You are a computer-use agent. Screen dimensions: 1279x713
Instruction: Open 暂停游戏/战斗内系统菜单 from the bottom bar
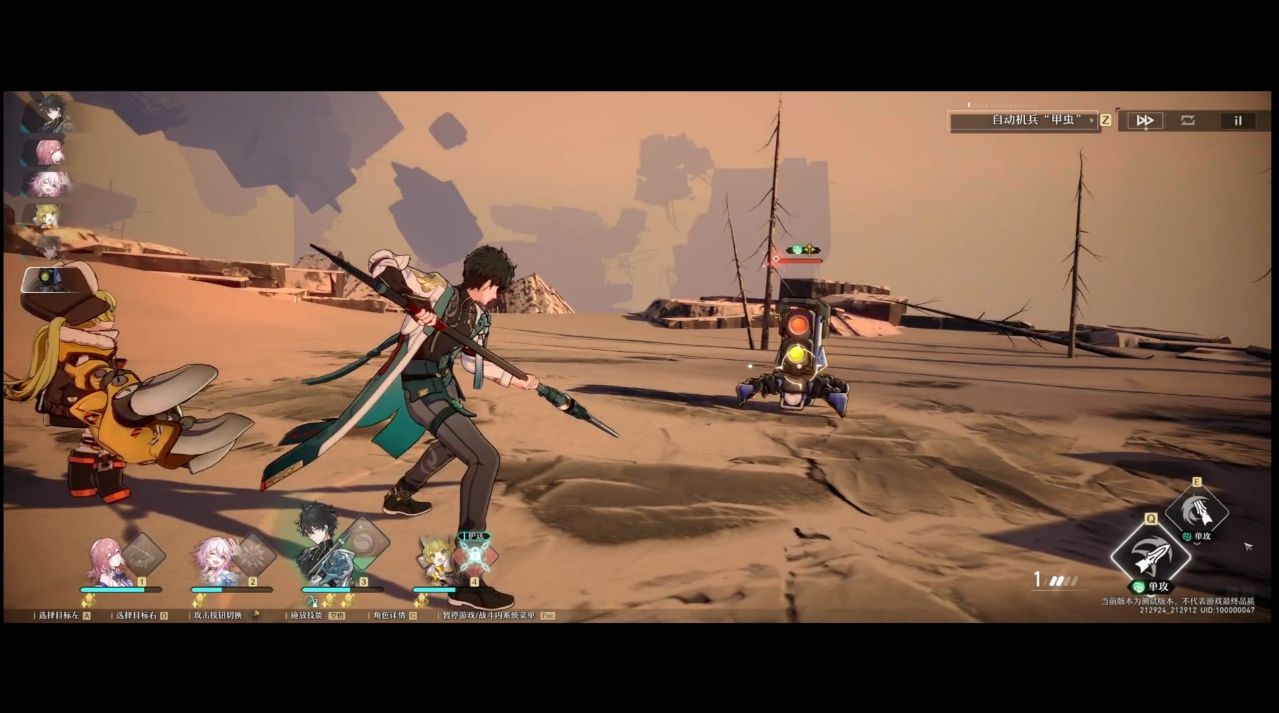click(488, 615)
